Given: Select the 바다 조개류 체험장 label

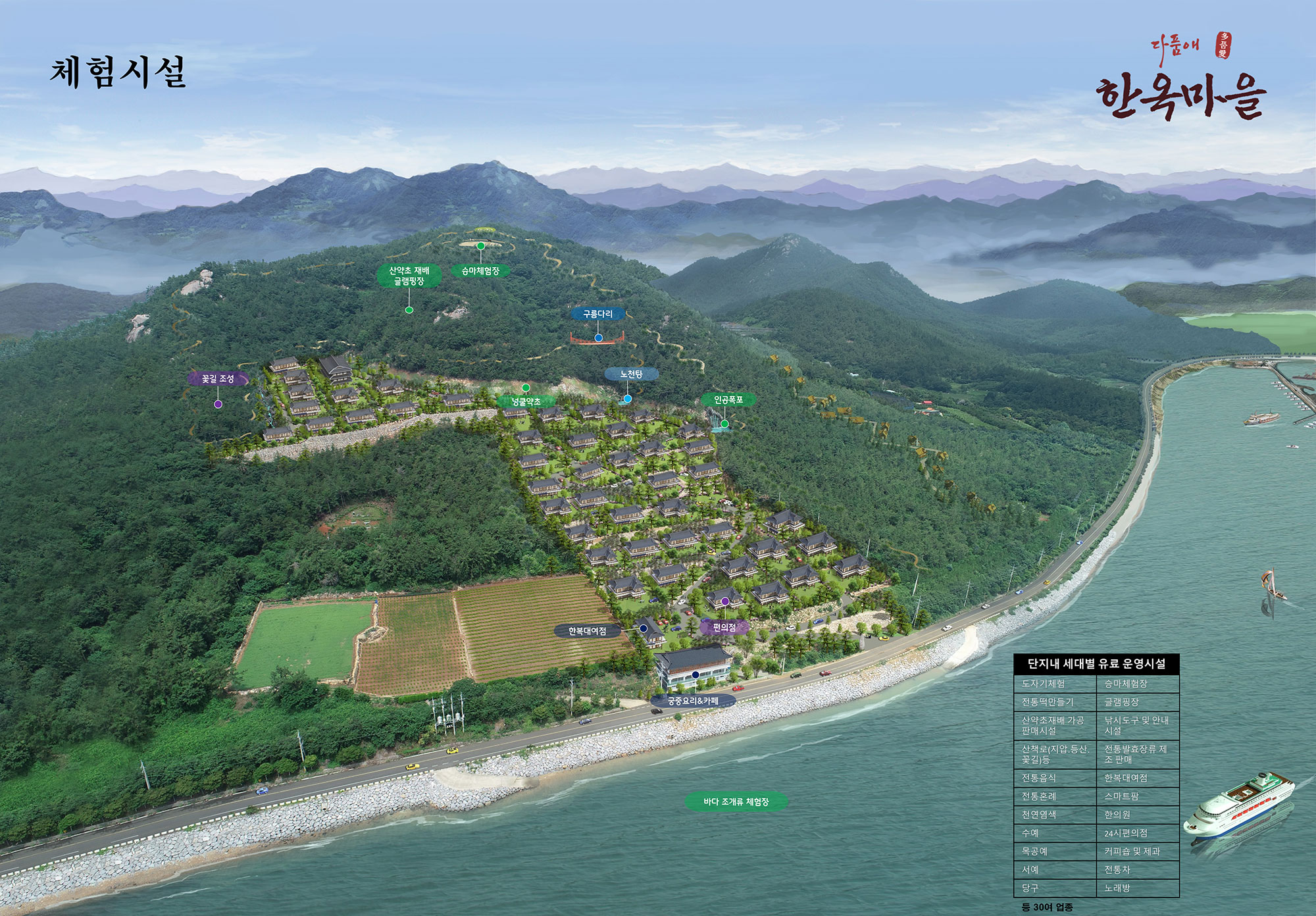Looking at the screenshot, I should coord(736,801).
